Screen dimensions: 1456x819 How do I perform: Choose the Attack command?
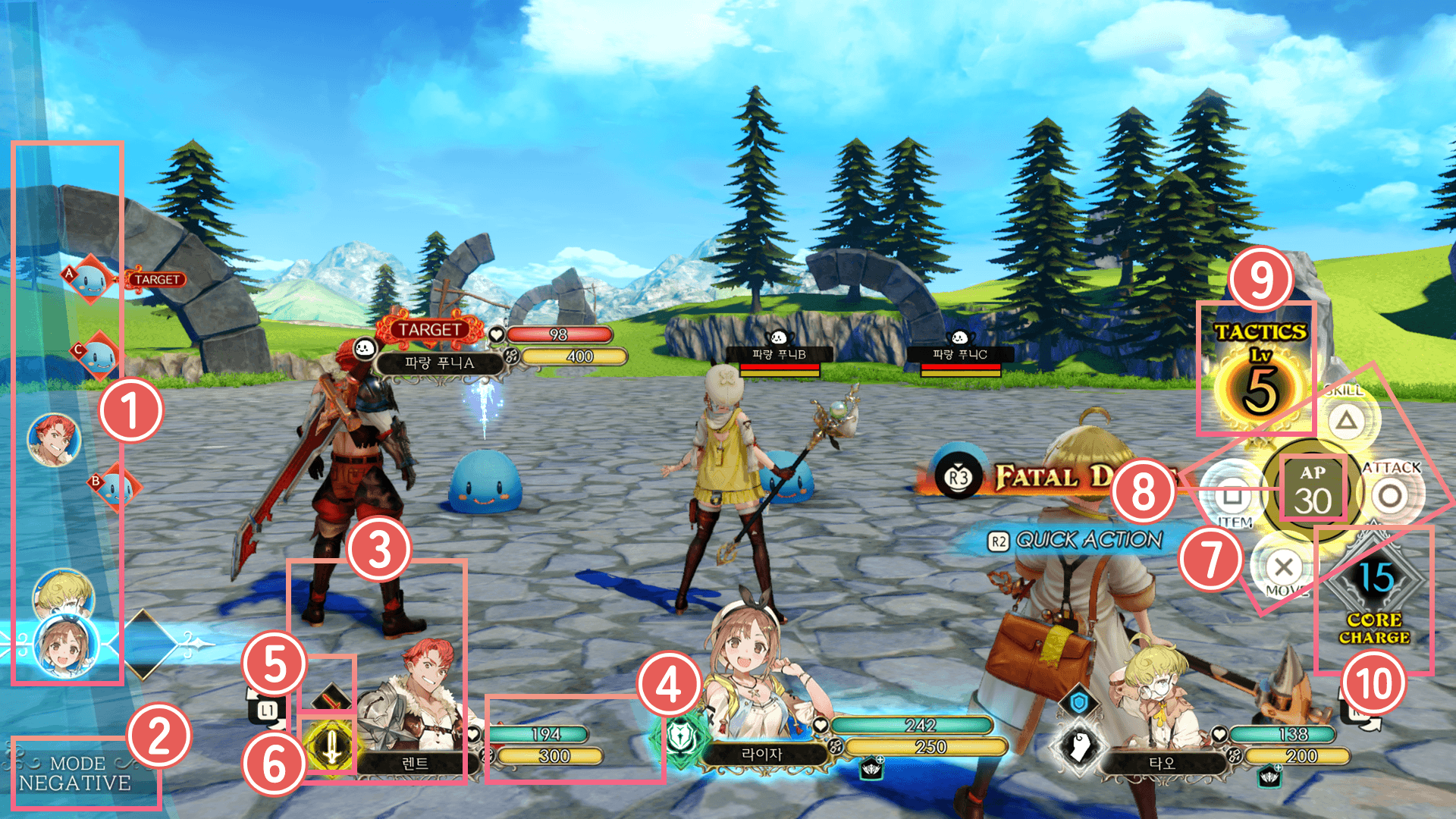pos(1390,496)
